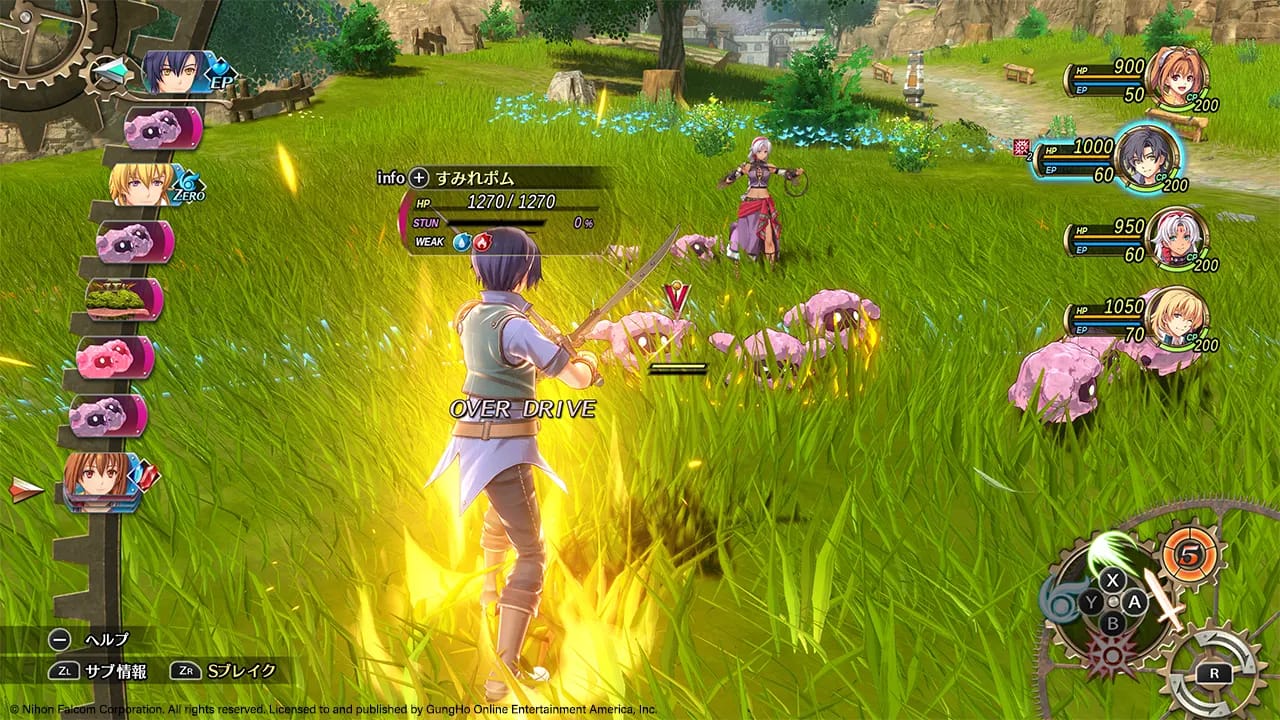This screenshot has width=1280, height=720.
Task: Choose the brown-haired girl's turn order portrait
Action: 100,479
